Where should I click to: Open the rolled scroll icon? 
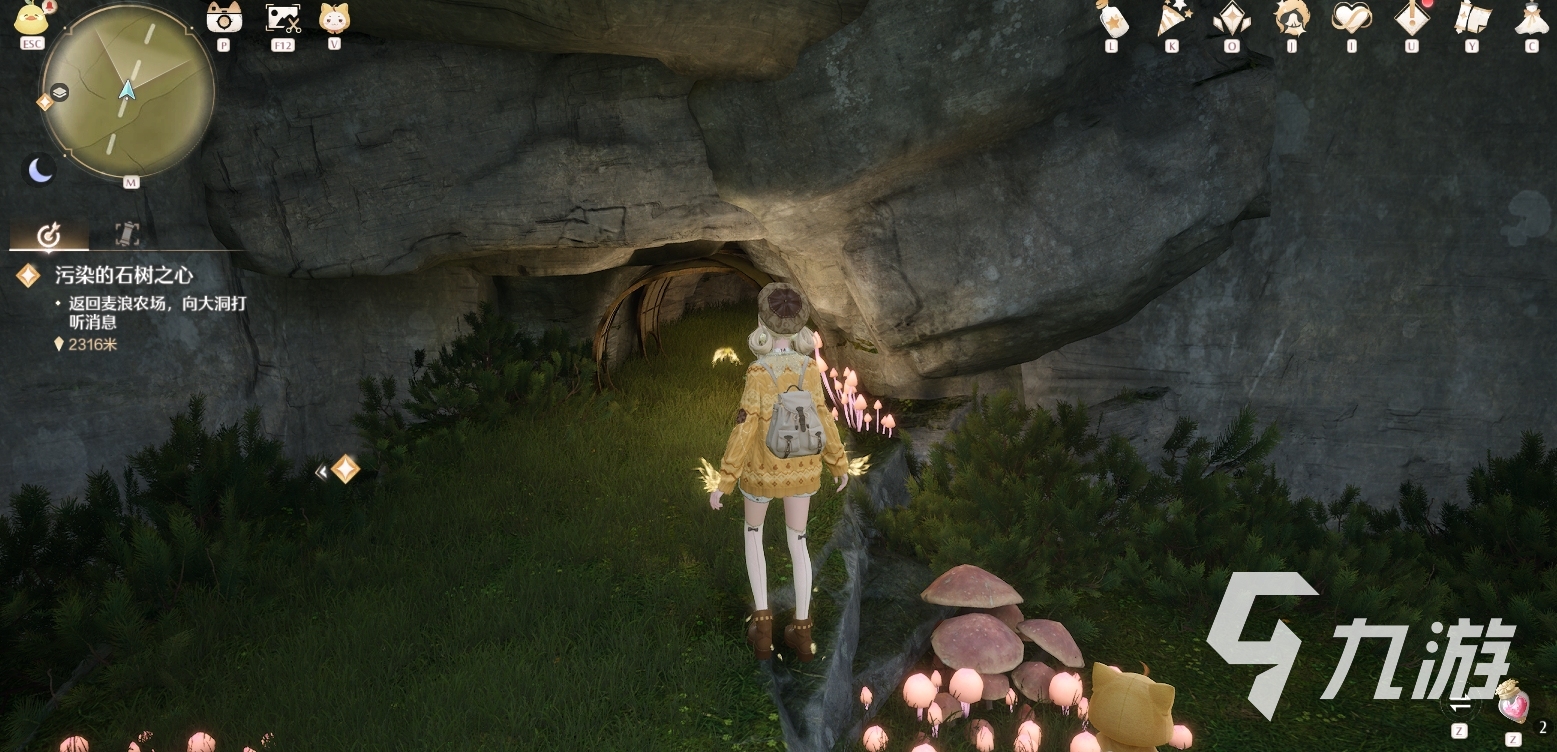click(x=1471, y=19)
